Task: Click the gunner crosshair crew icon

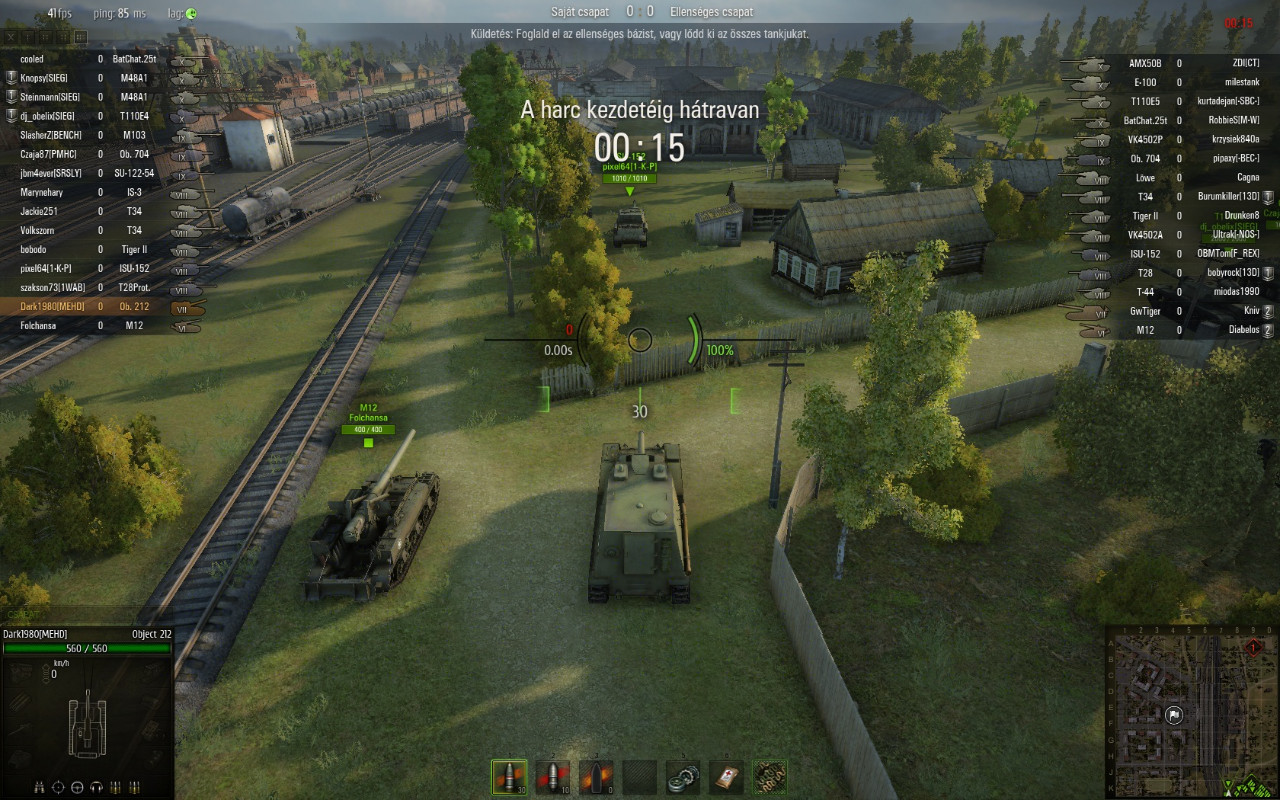Action: pyautogui.click(x=58, y=787)
